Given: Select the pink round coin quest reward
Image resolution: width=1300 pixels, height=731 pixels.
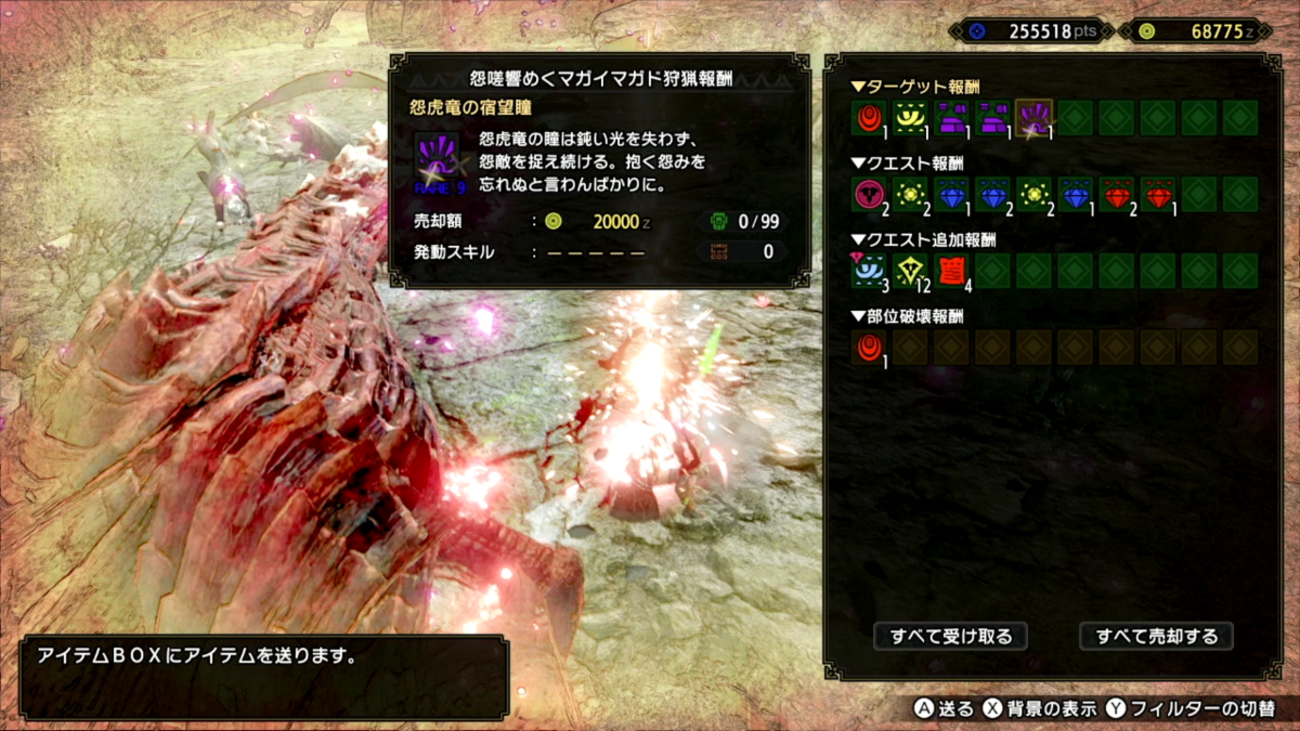Looking at the screenshot, I should [x=868, y=195].
